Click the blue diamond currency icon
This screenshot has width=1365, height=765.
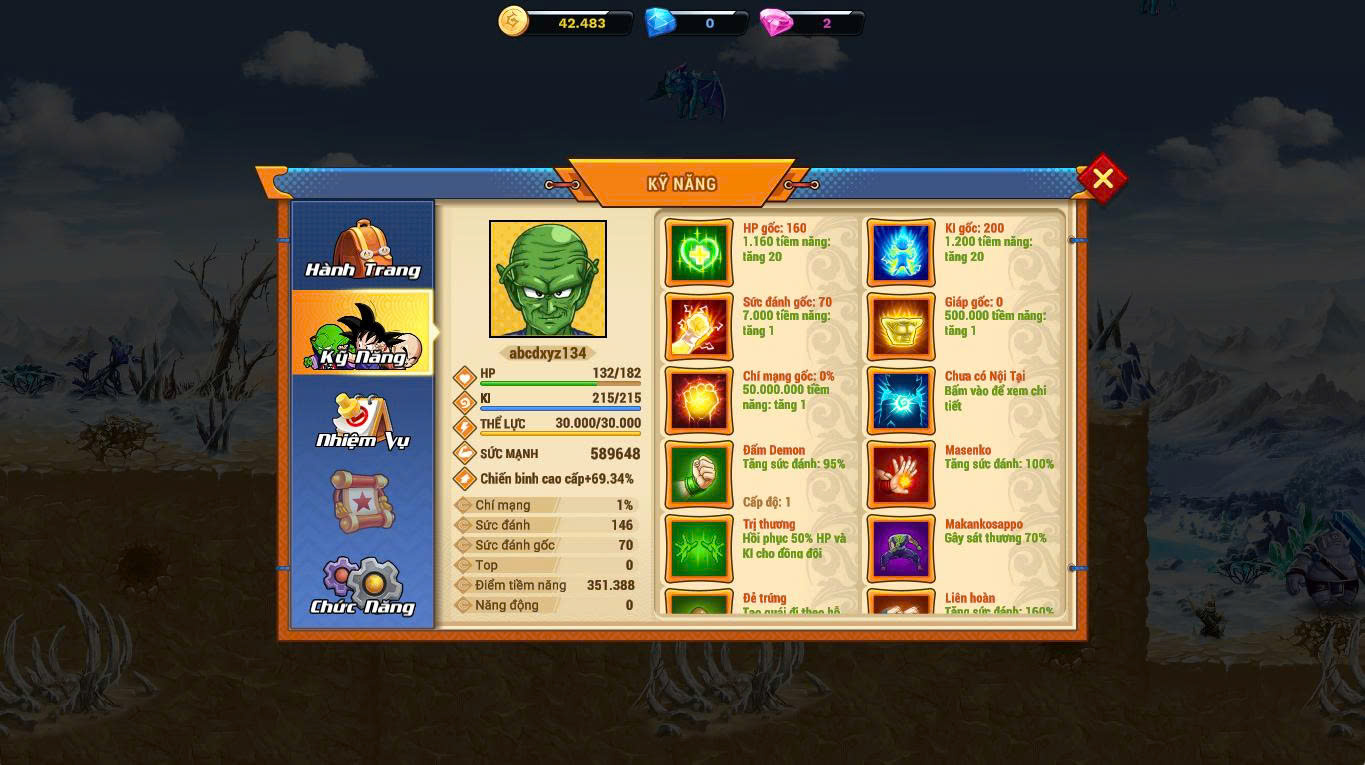660,22
